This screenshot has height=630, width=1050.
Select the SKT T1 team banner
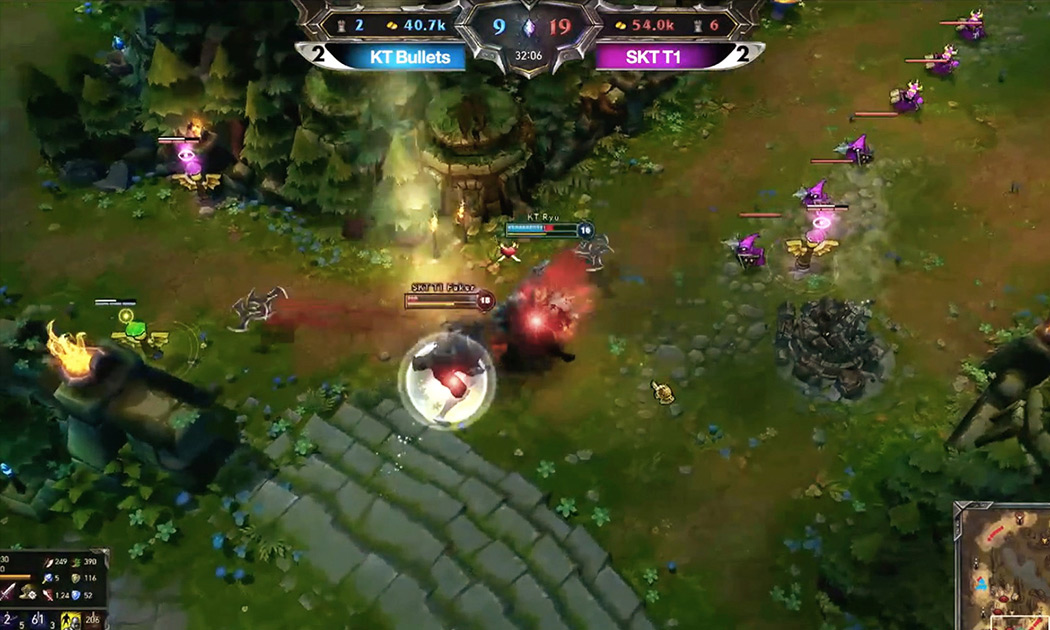pos(653,57)
